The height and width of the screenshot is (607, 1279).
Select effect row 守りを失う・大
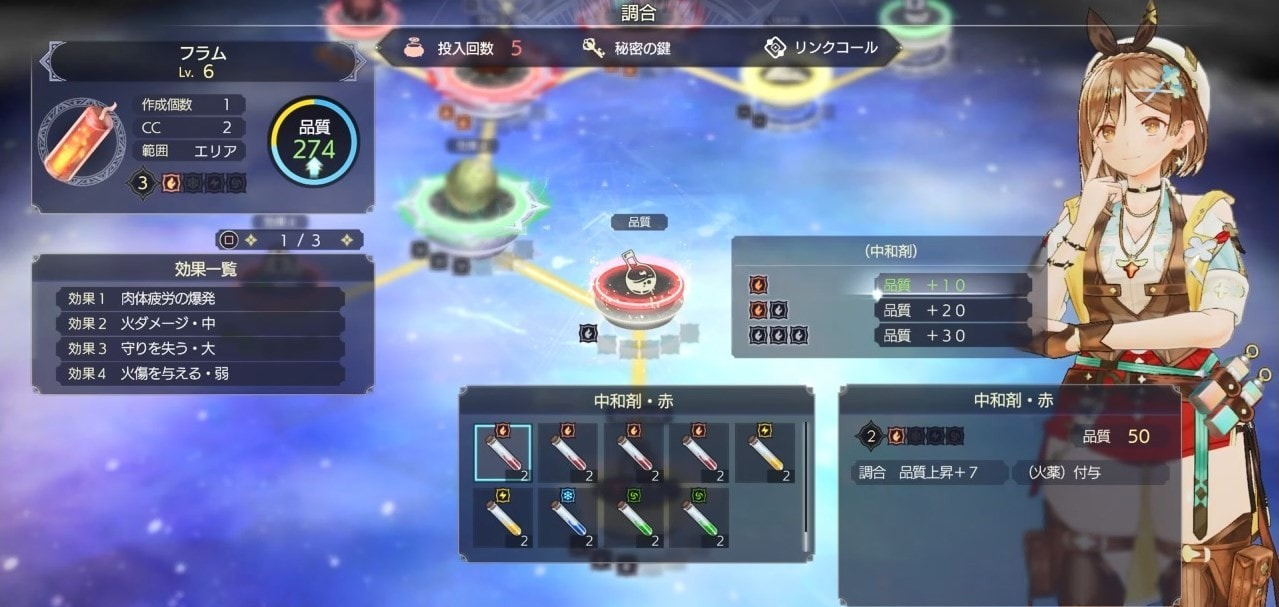(201, 348)
